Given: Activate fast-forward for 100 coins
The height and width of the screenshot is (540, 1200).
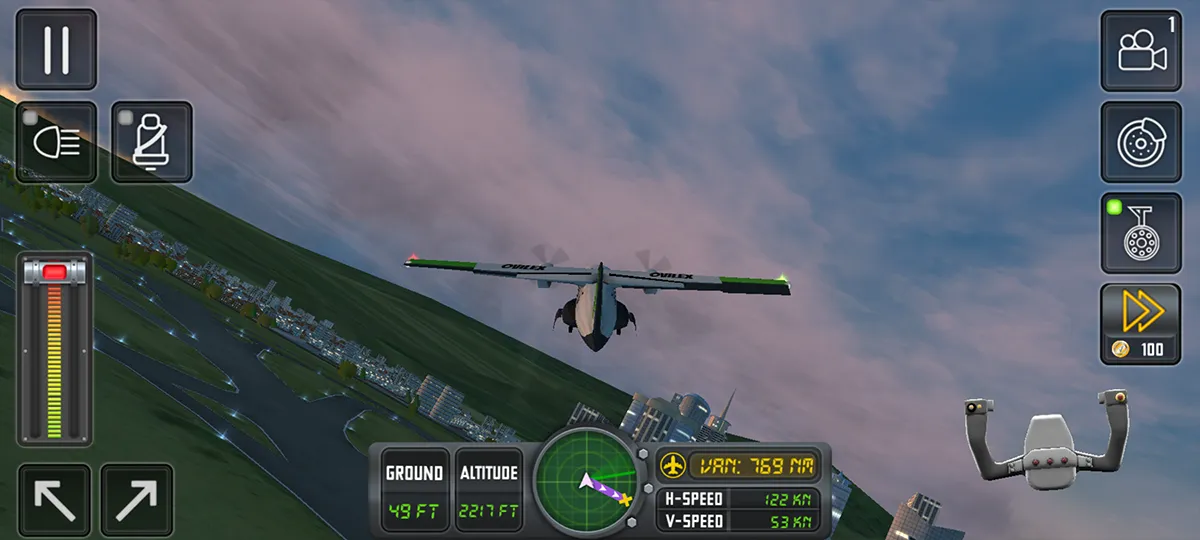Looking at the screenshot, I should (x=1141, y=323).
